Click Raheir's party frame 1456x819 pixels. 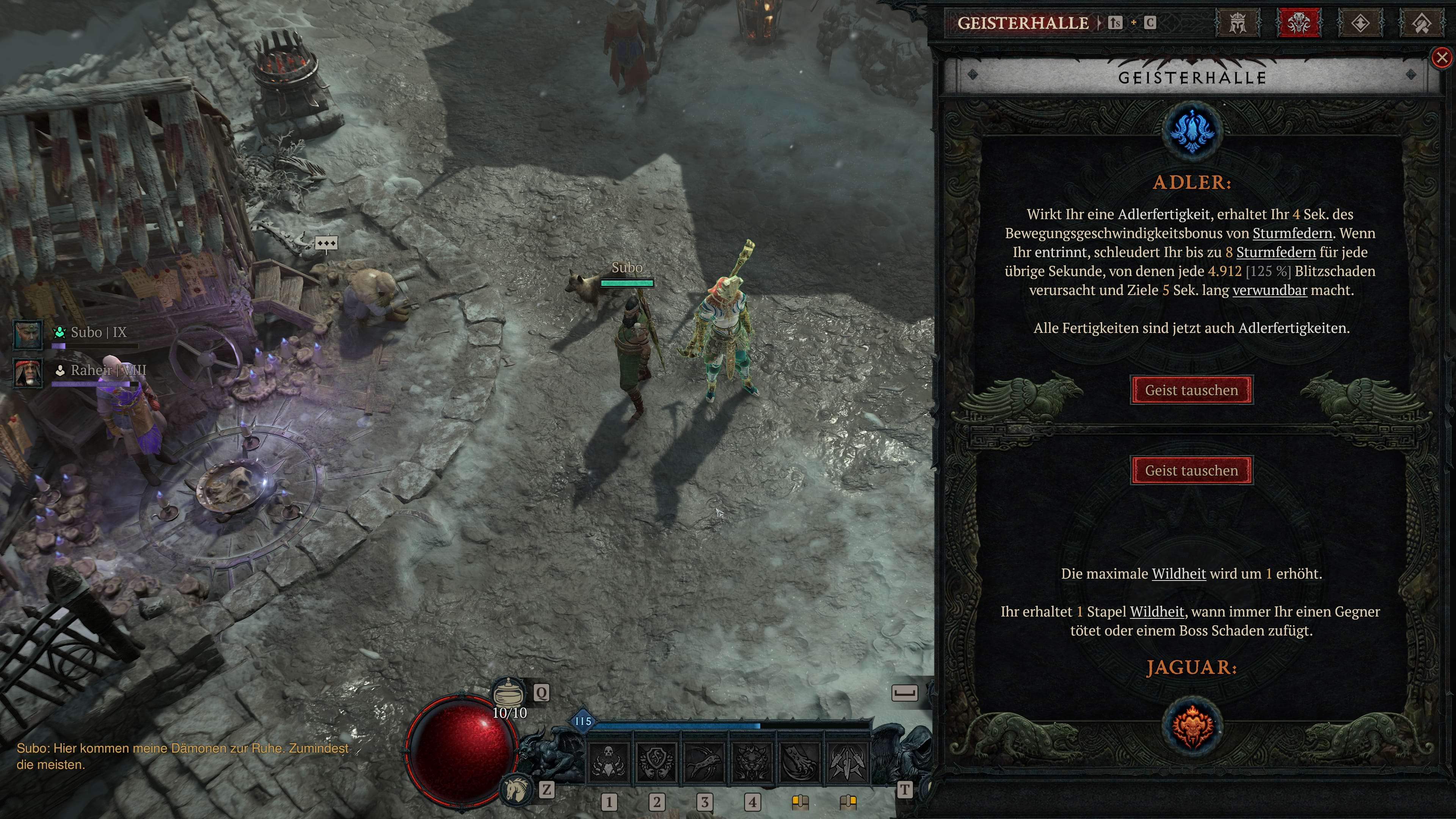click(28, 373)
